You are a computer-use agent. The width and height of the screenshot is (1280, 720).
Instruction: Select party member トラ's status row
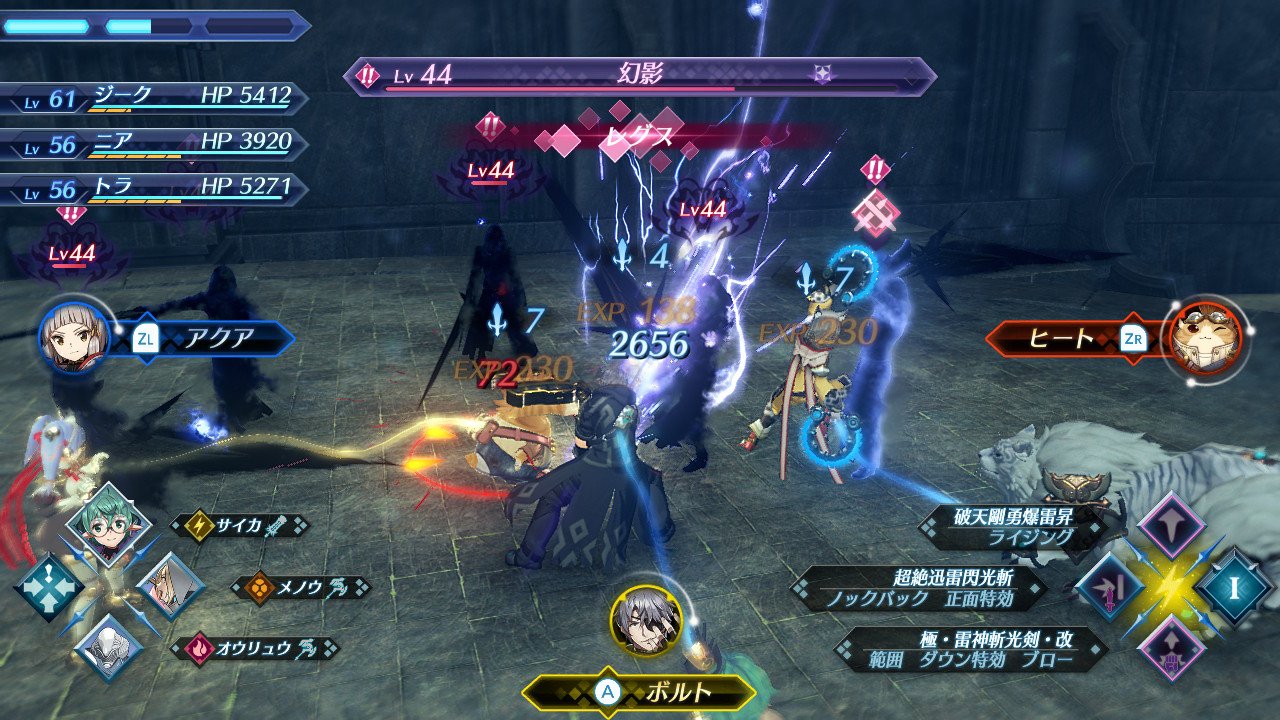point(155,187)
